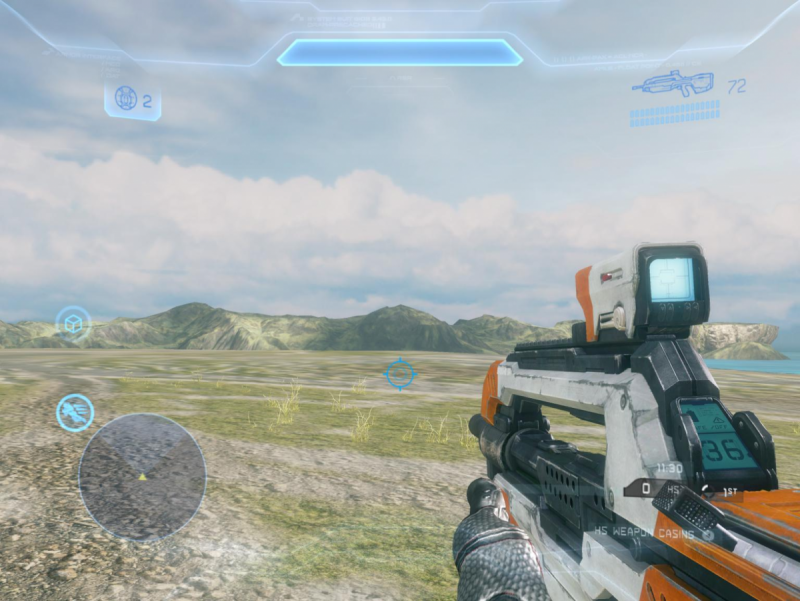
Task: Open the circular motion tracker radar
Action: (142, 477)
